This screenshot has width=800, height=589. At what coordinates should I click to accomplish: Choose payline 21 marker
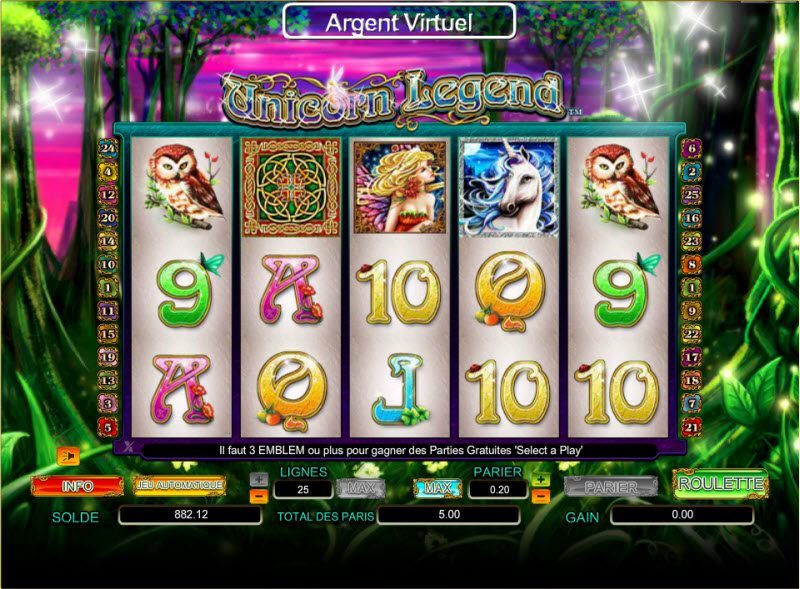689,426
